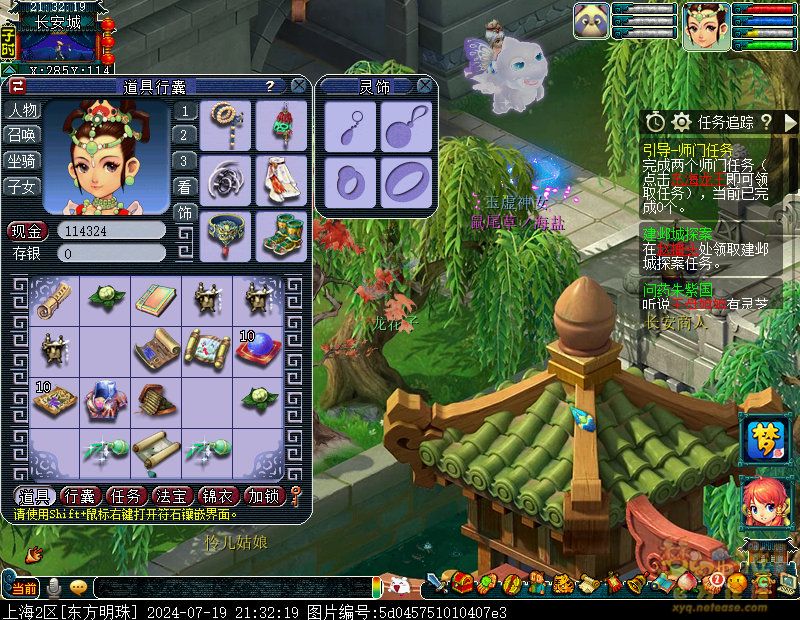Select the prayer bead necklace equipment slot
The width and height of the screenshot is (800, 620).
(x=228, y=123)
